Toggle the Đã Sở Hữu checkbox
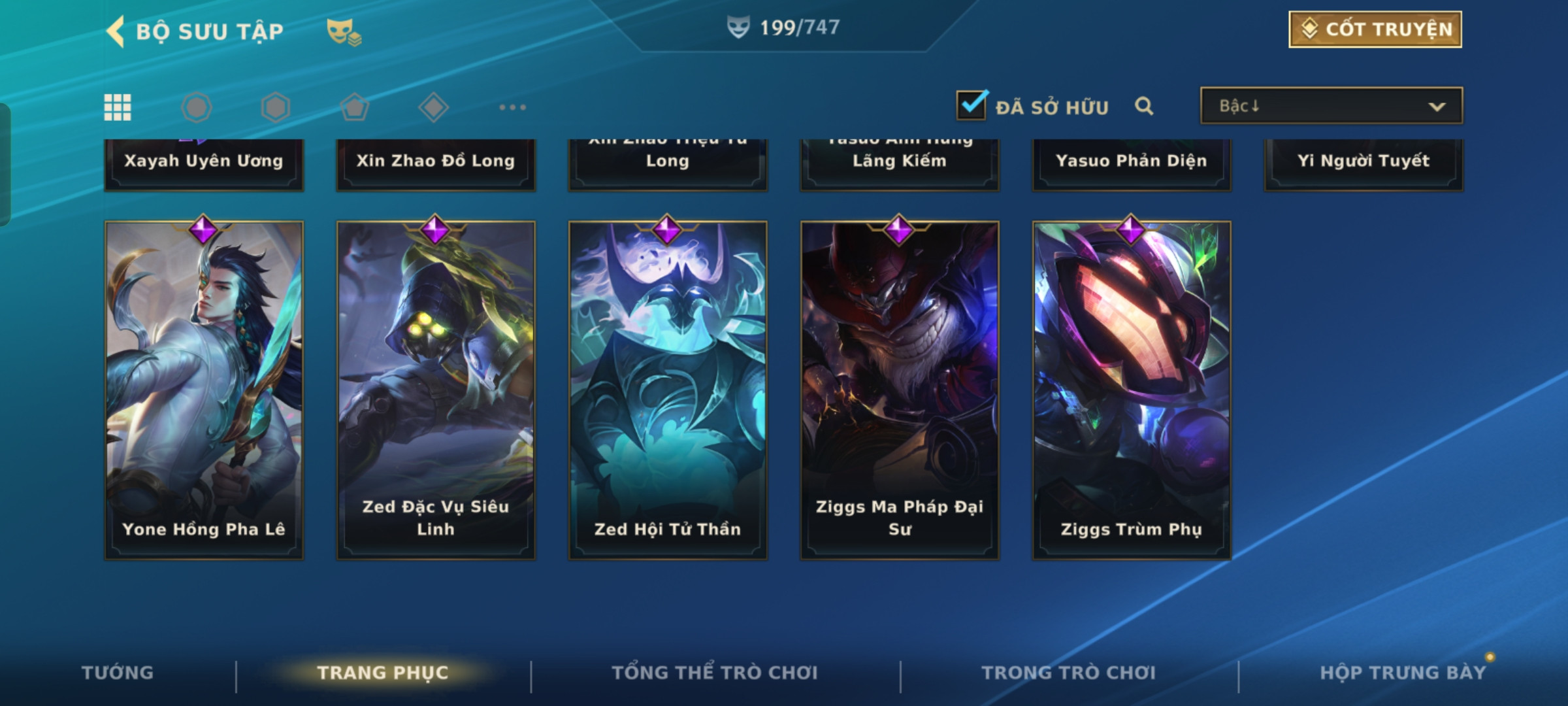Image resolution: width=1568 pixels, height=706 pixels. point(972,106)
